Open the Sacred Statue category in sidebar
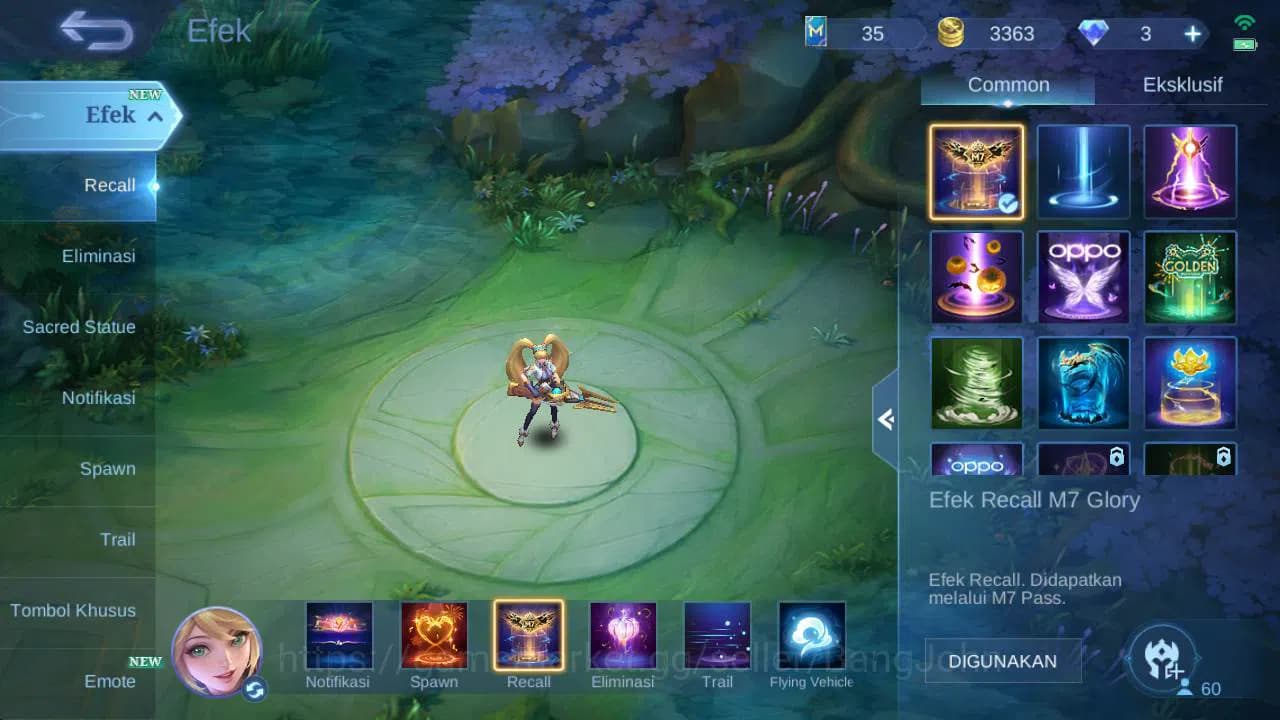Screen dimensions: 1280x720 pyautogui.click(x=78, y=327)
